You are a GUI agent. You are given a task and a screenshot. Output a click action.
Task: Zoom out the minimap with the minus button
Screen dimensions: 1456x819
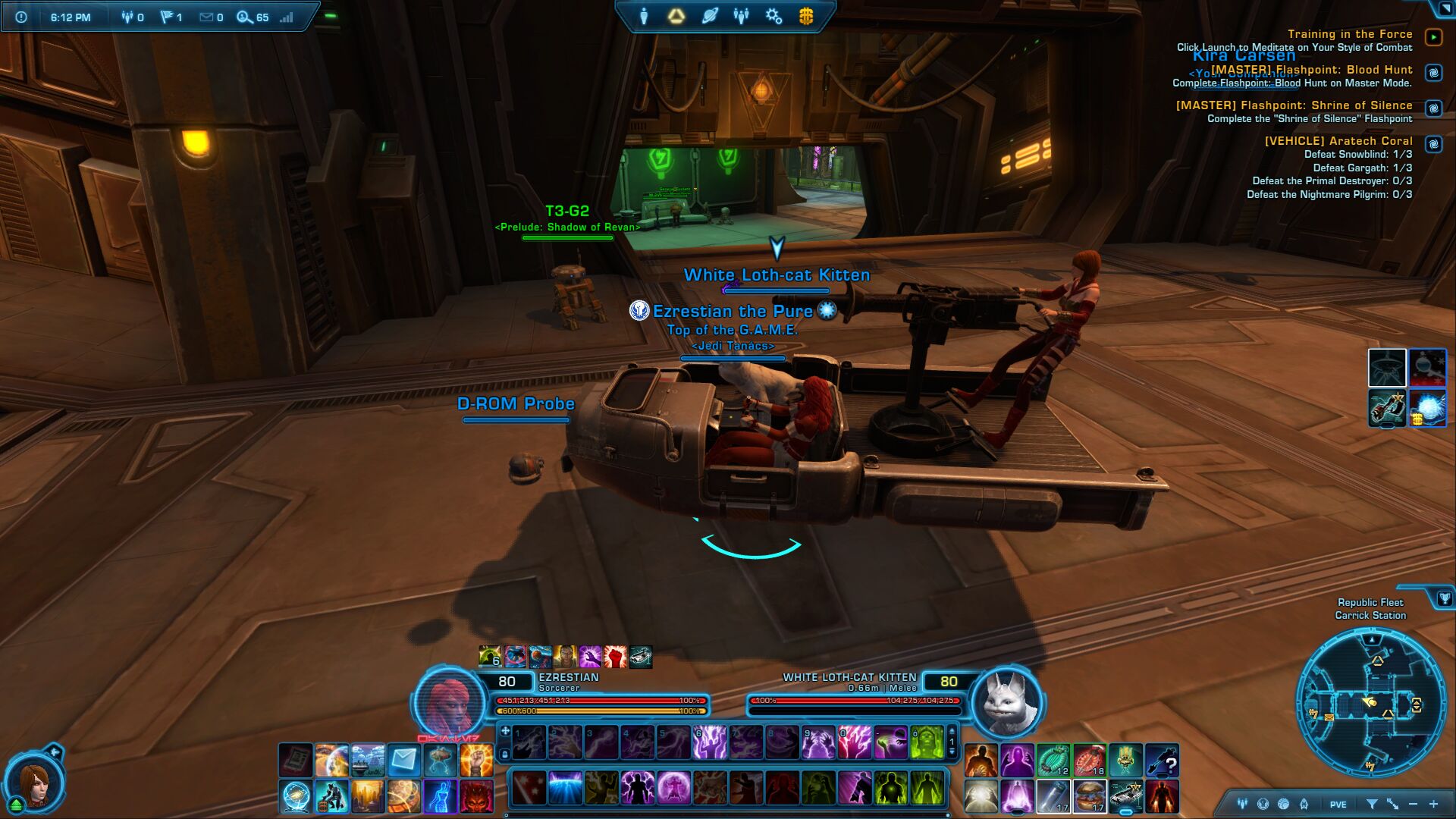(1413, 804)
